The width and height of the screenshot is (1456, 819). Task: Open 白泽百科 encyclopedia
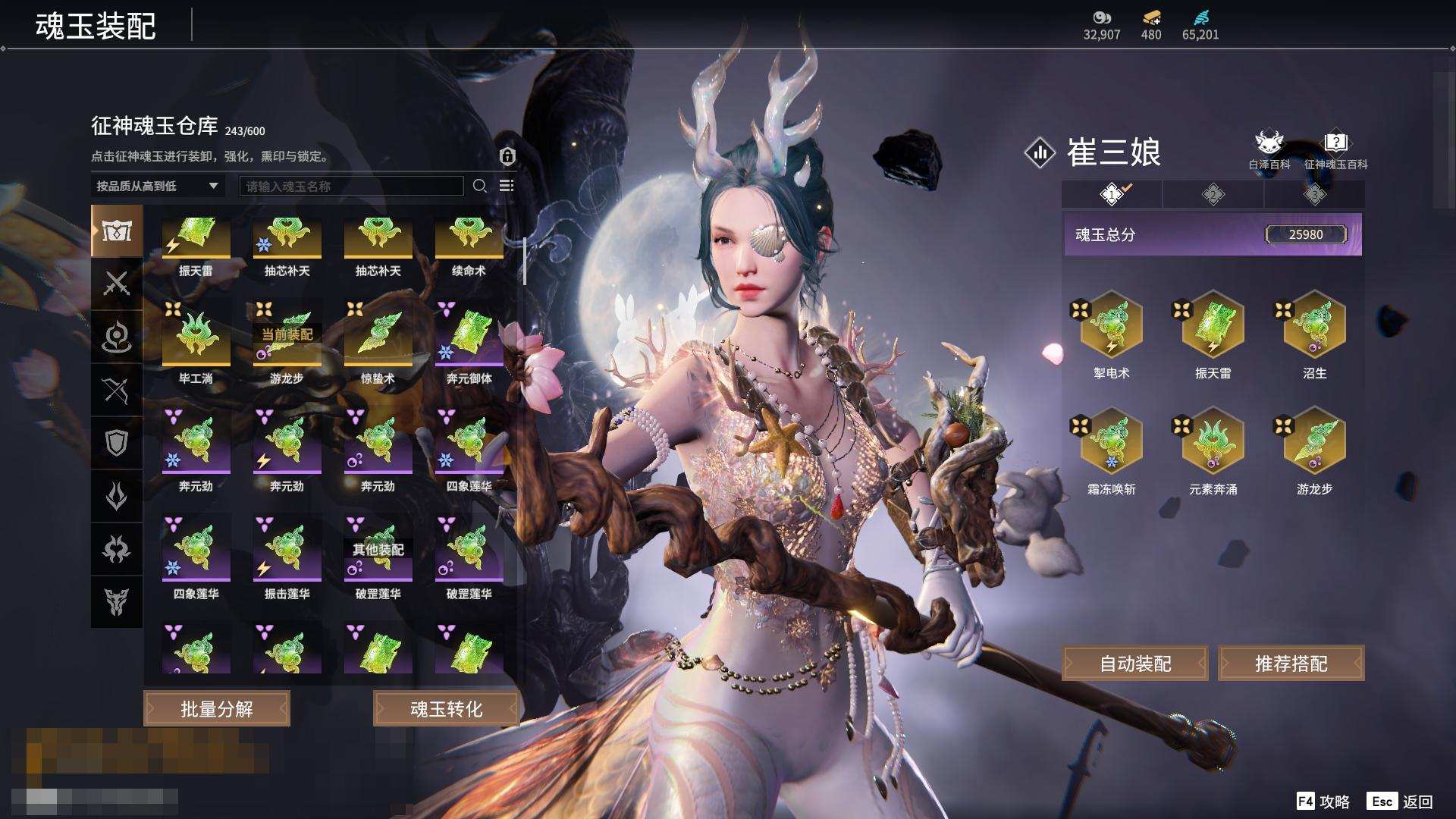[x=1269, y=149]
